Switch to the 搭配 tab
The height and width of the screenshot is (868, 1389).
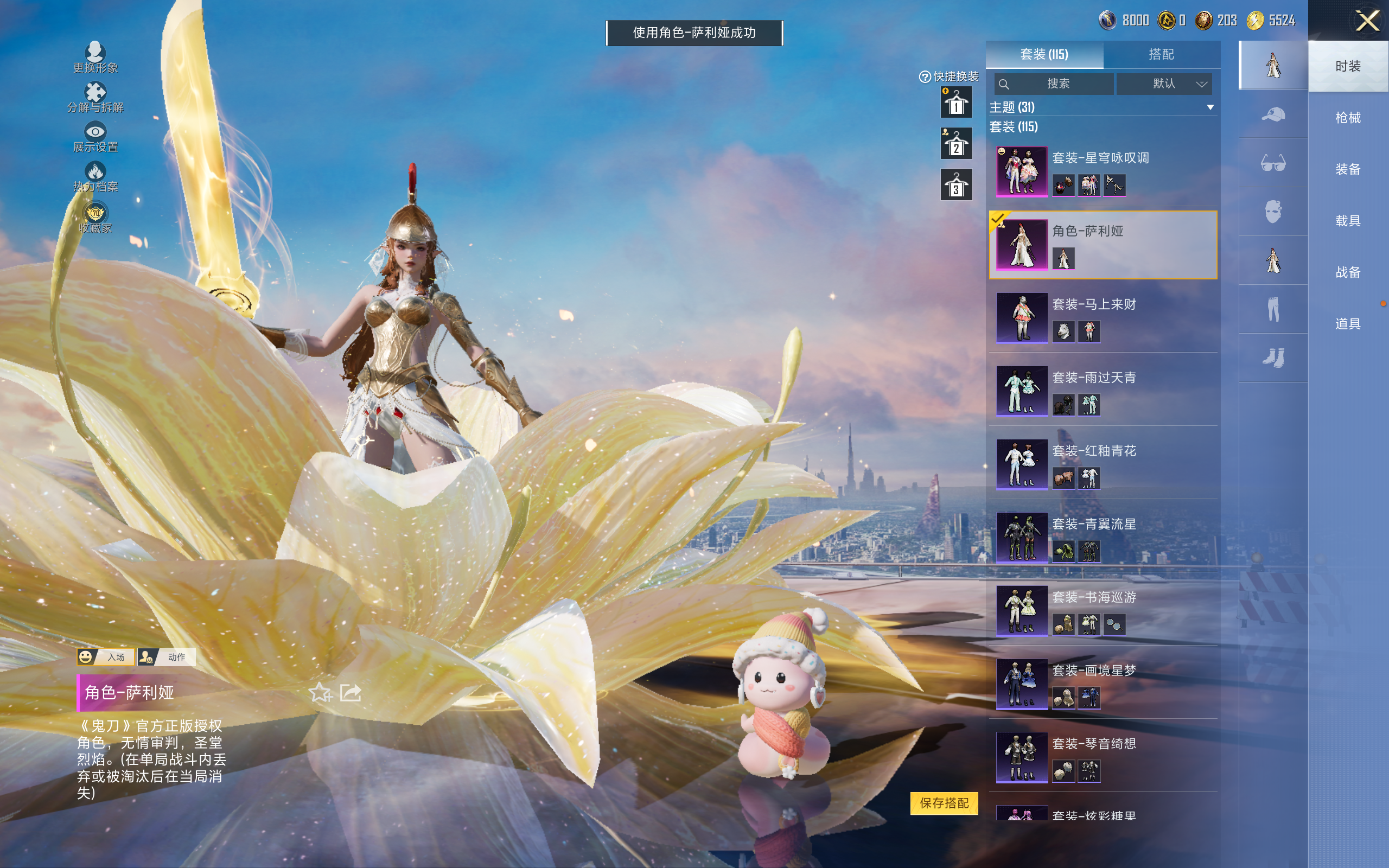pos(1161,55)
